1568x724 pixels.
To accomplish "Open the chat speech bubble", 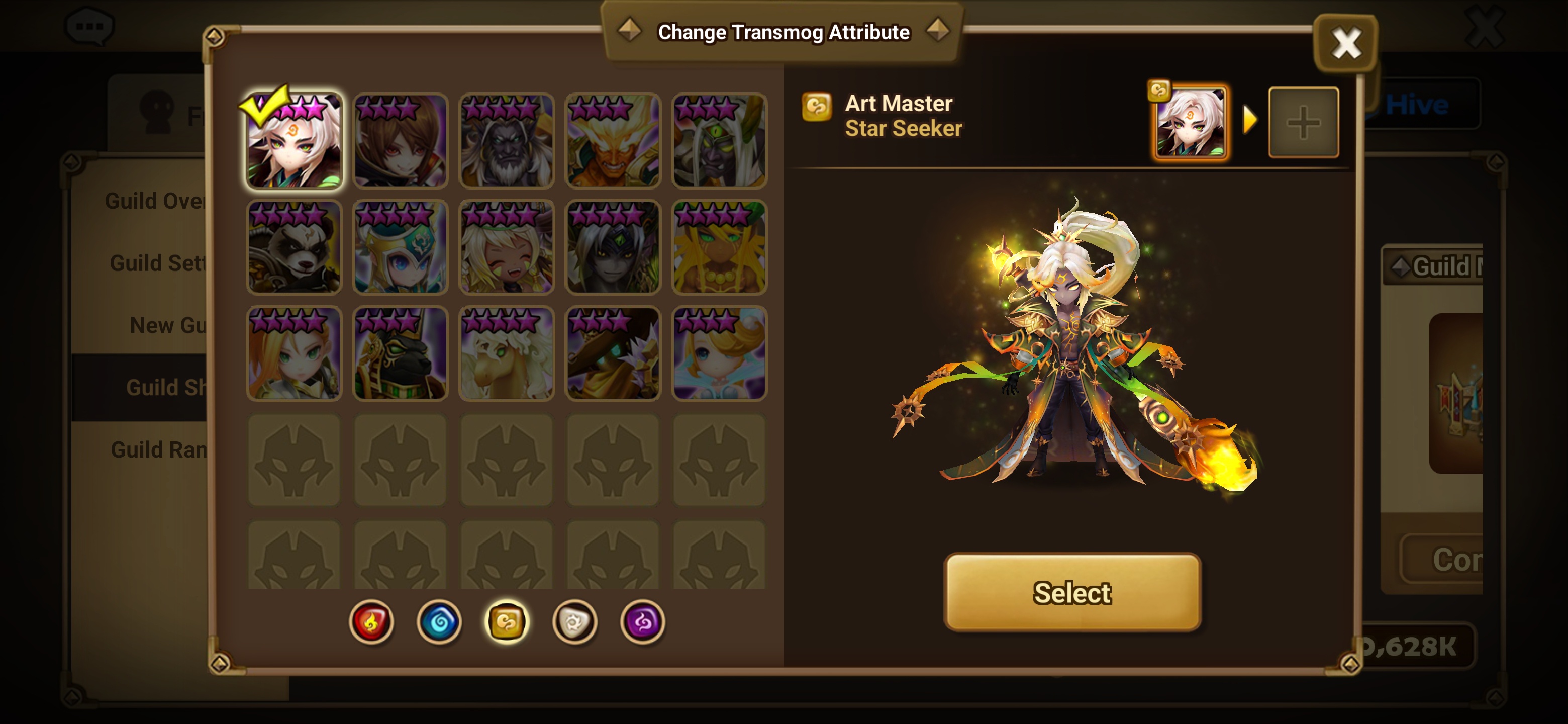I will click(89, 26).
